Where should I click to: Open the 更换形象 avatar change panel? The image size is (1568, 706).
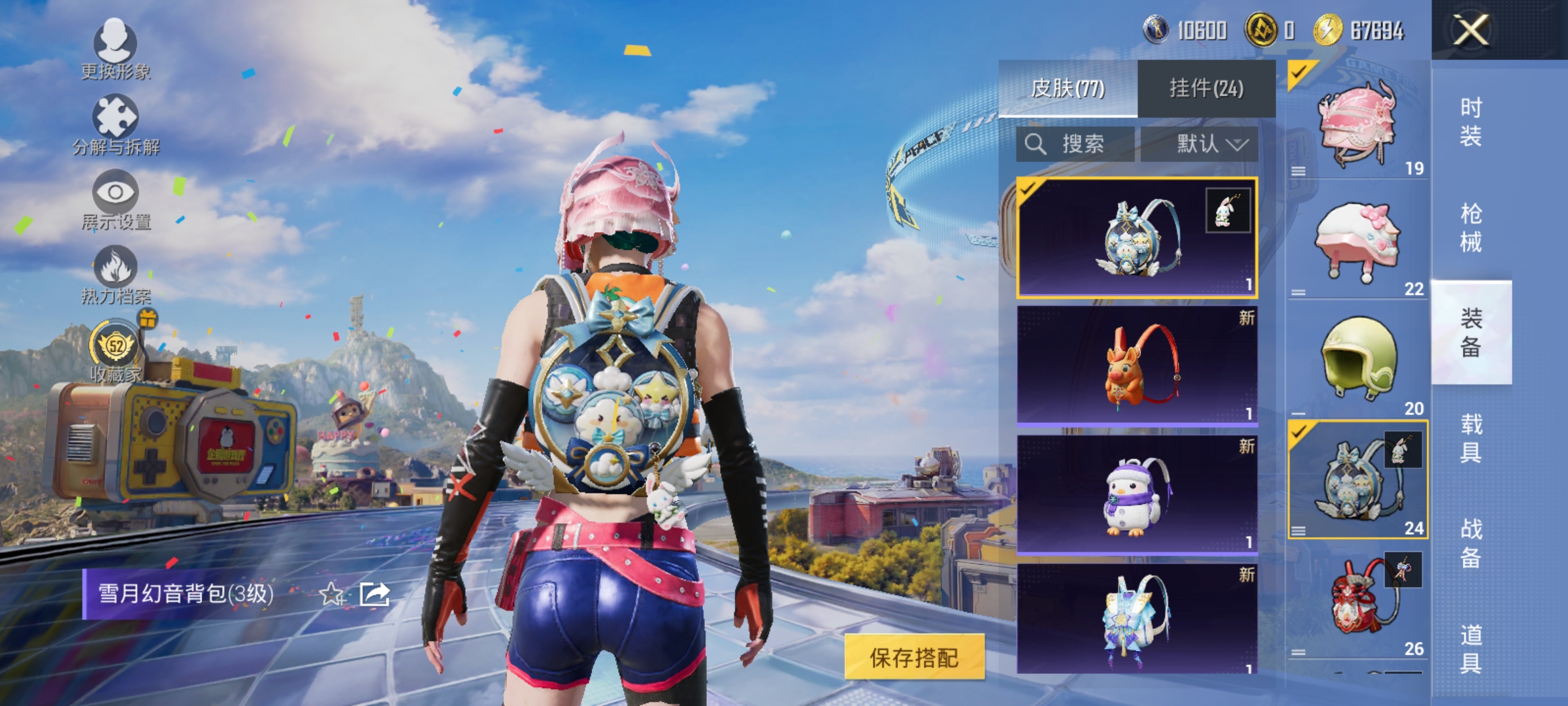pos(114,49)
